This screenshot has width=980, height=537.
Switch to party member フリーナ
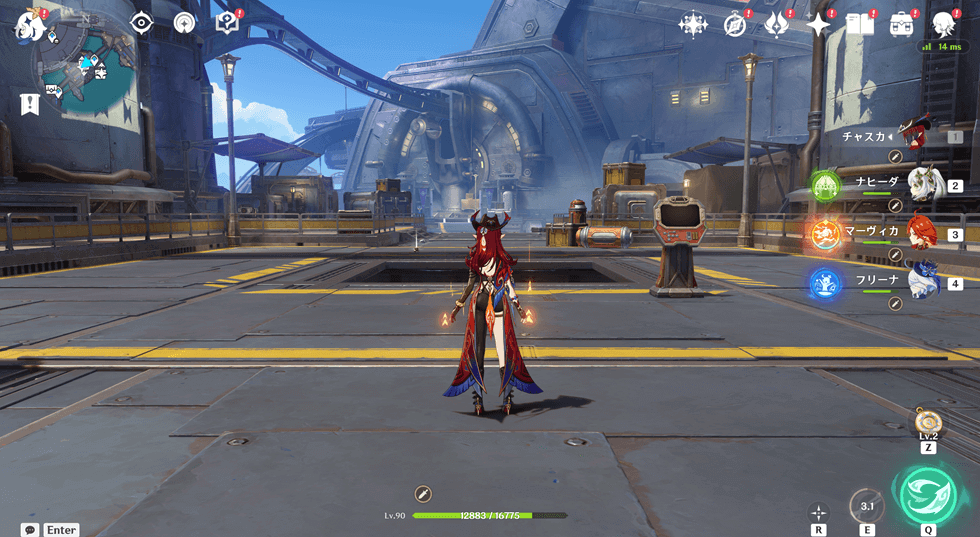pyautogui.click(x=922, y=283)
